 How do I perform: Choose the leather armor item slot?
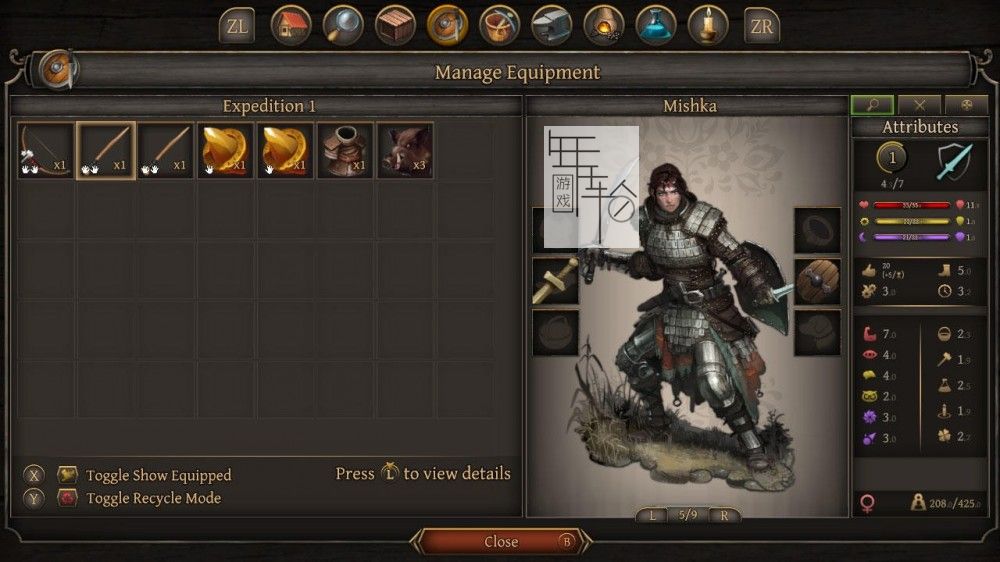(x=345, y=151)
